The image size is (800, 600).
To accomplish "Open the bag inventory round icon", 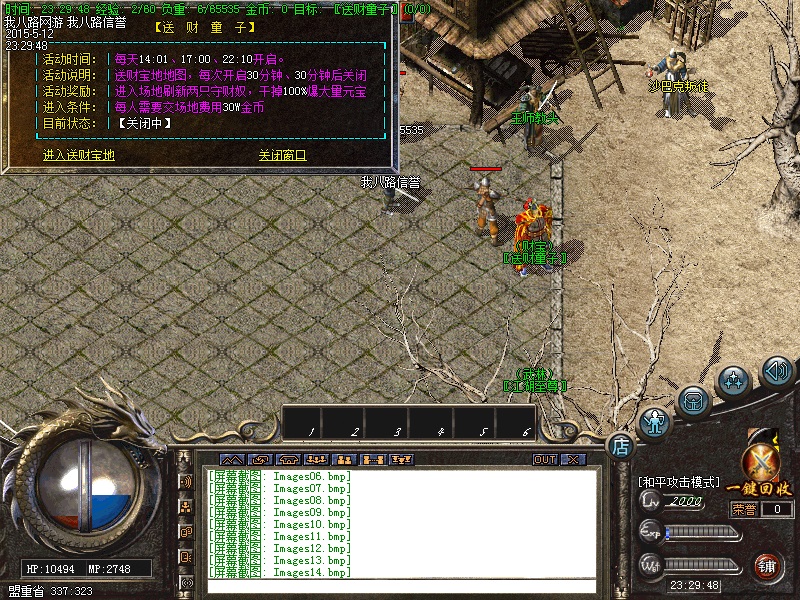I will click(694, 402).
